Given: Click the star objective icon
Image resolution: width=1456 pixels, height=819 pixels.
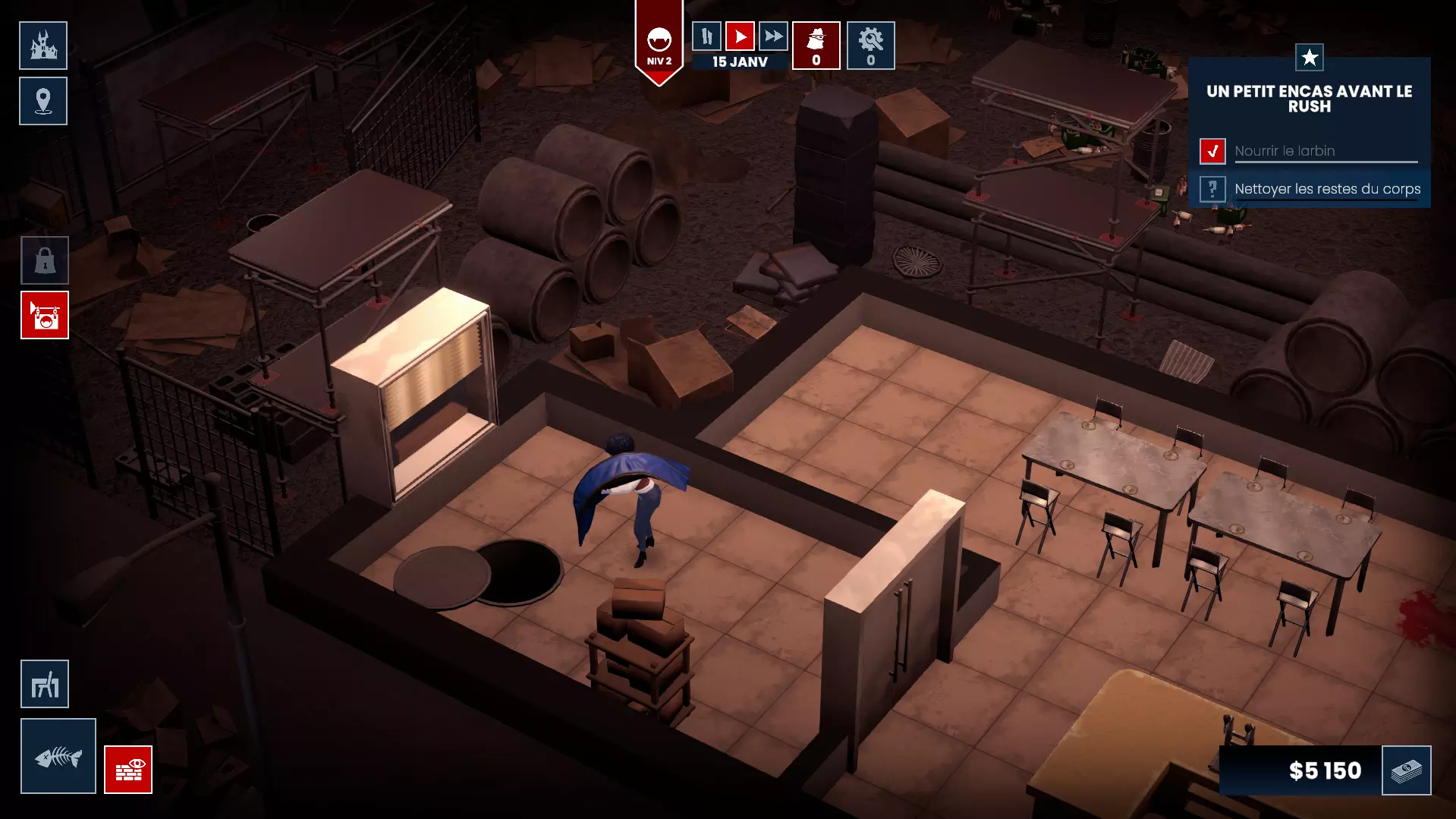Looking at the screenshot, I should click(1310, 57).
